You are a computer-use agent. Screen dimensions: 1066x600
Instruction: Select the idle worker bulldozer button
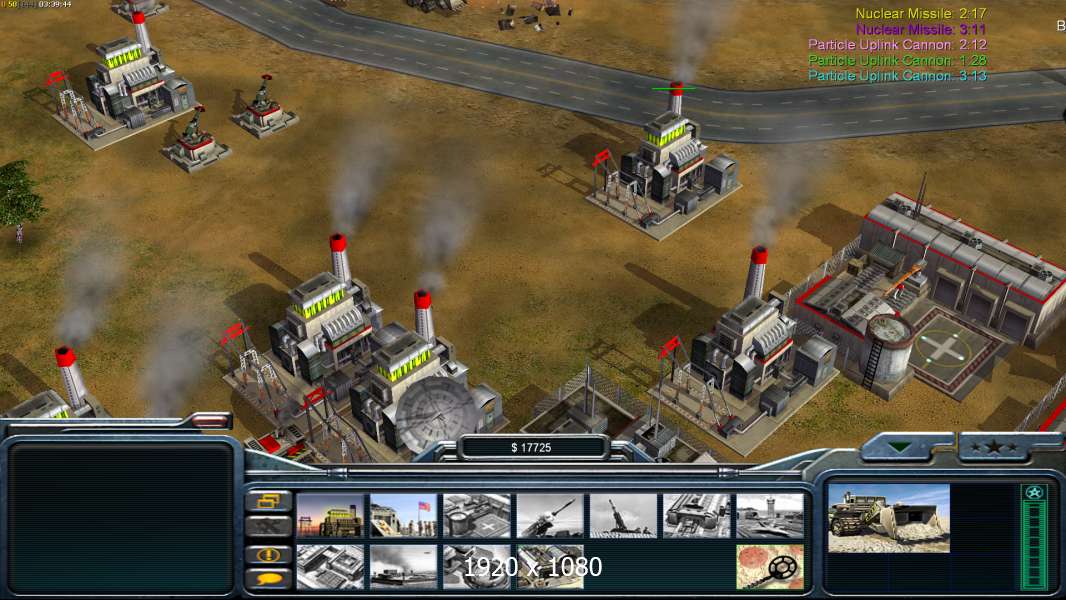(269, 527)
